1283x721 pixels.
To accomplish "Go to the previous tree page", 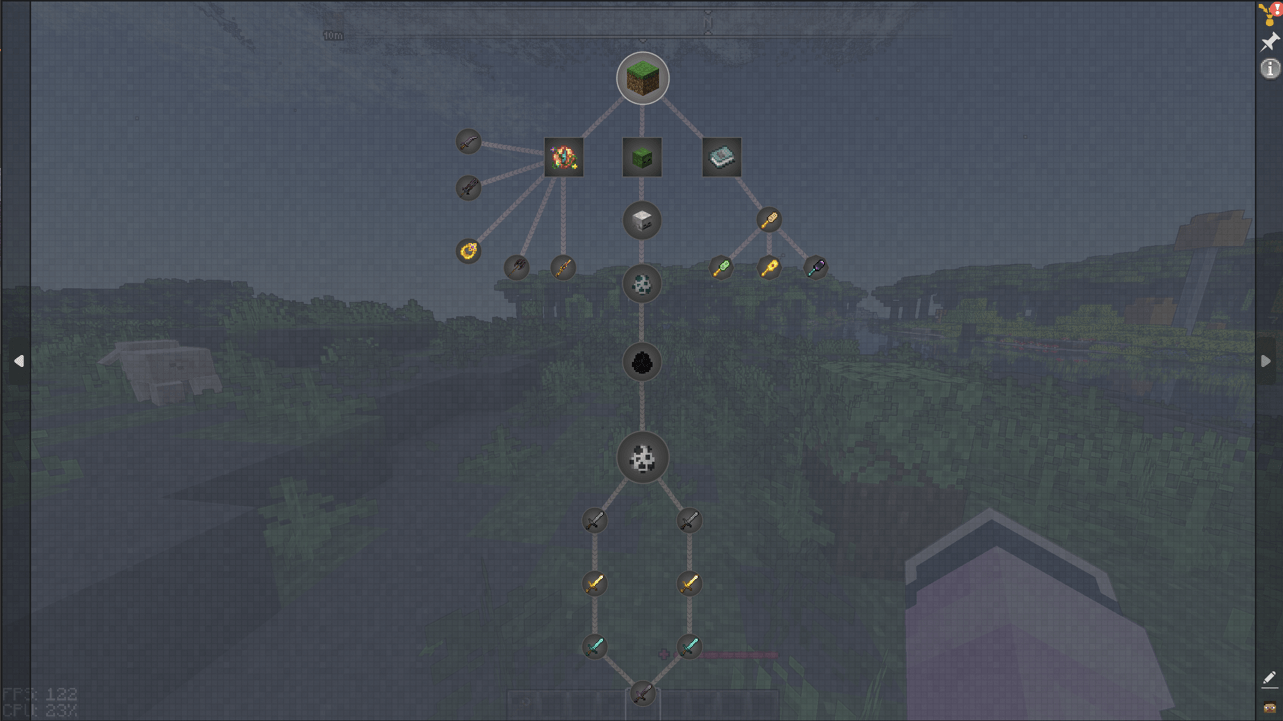I will (x=17, y=361).
